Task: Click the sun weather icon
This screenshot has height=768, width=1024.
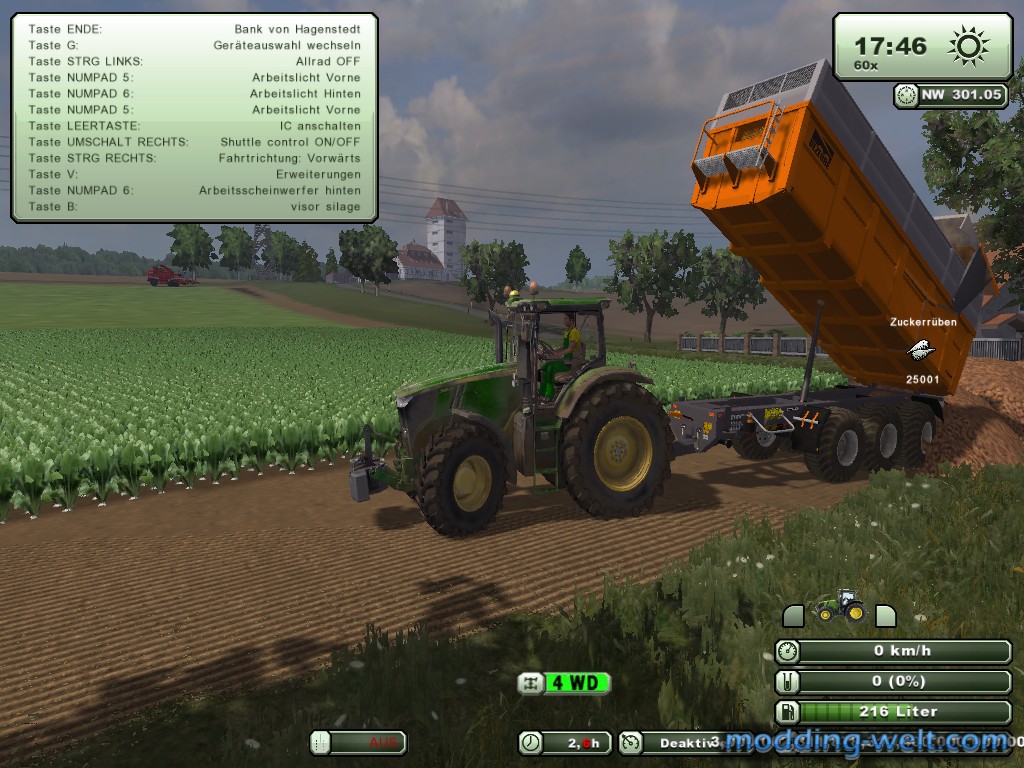Action: pos(968,46)
